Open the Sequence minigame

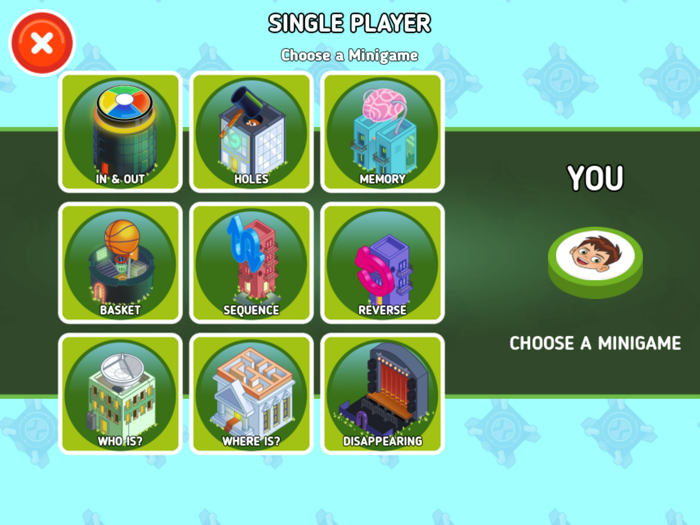(x=251, y=263)
